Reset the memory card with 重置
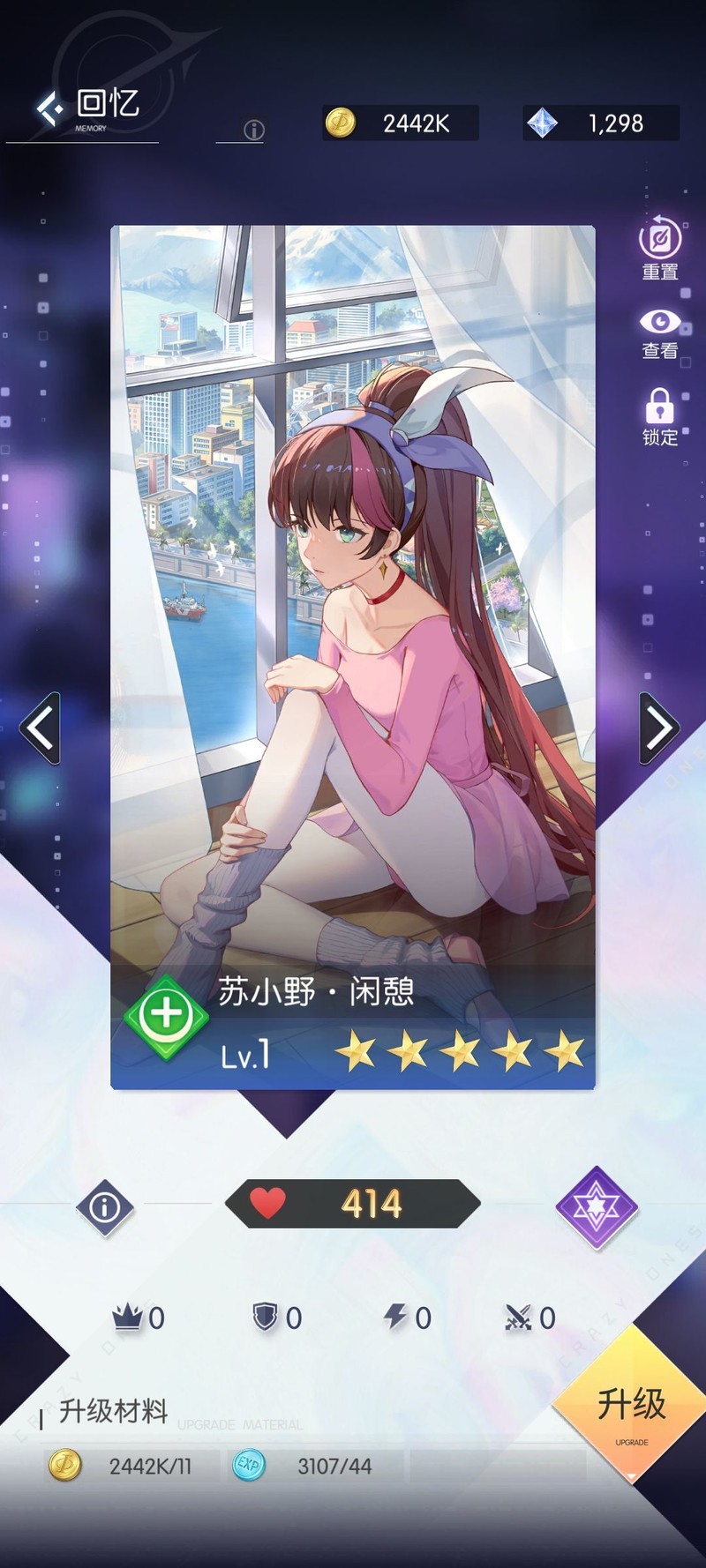 click(660, 249)
